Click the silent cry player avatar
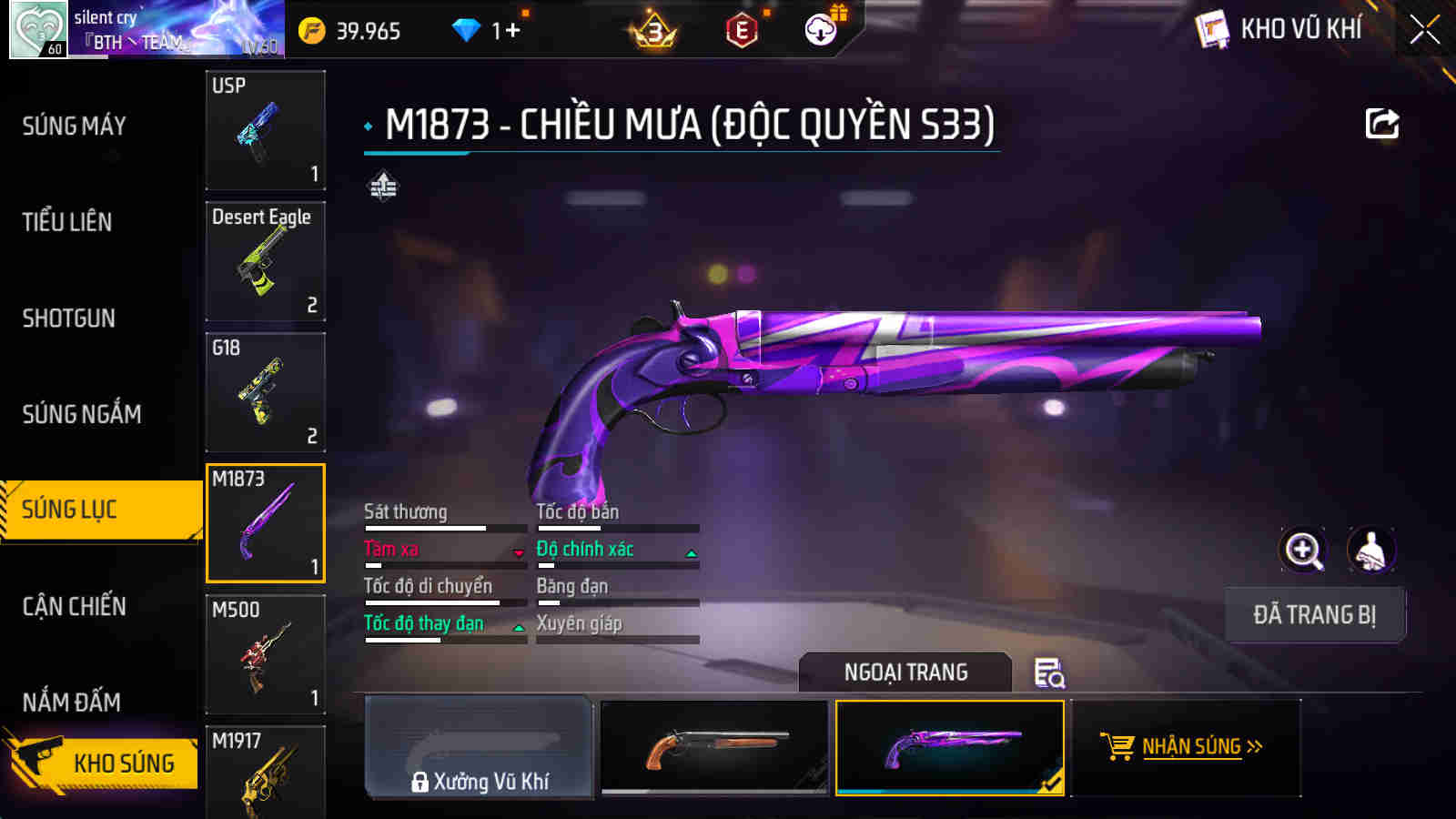This screenshot has height=819, width=1456. point(37,27)
